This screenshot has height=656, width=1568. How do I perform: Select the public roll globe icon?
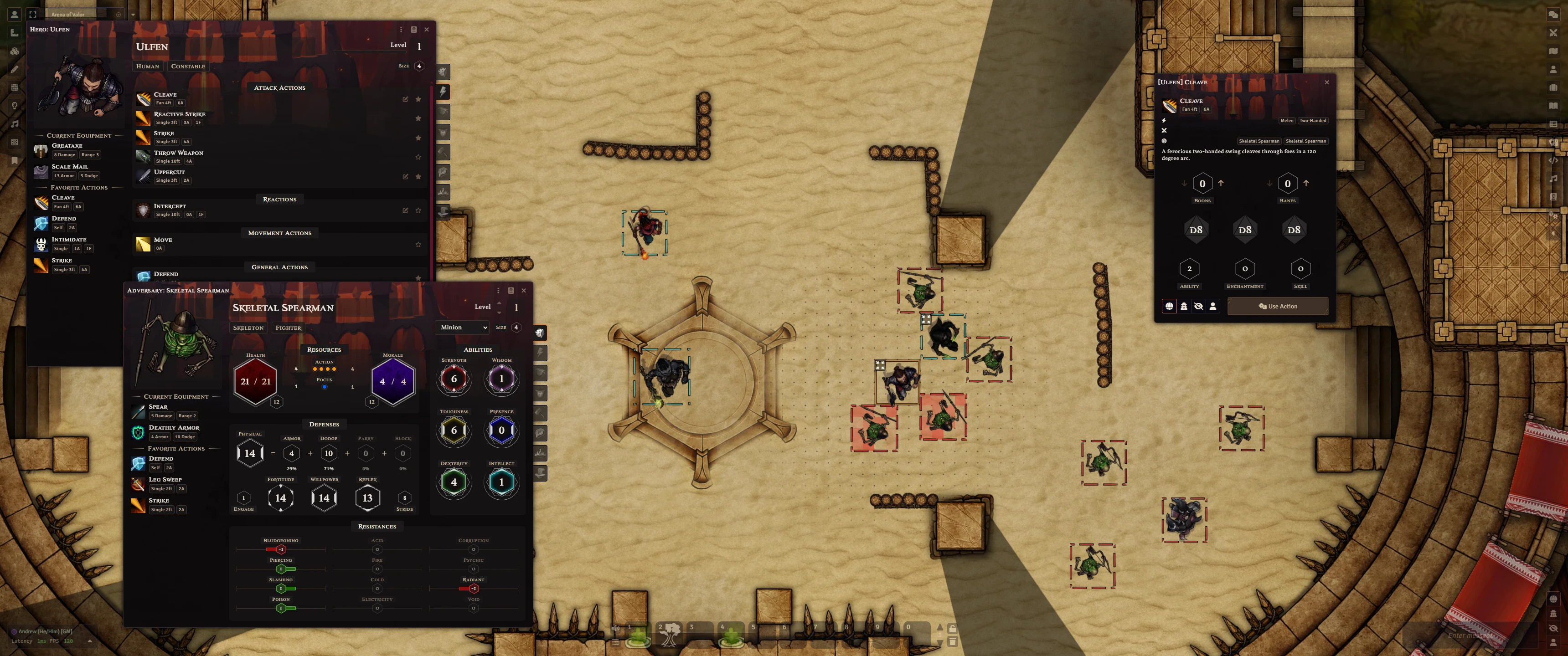pos(1169,306)
